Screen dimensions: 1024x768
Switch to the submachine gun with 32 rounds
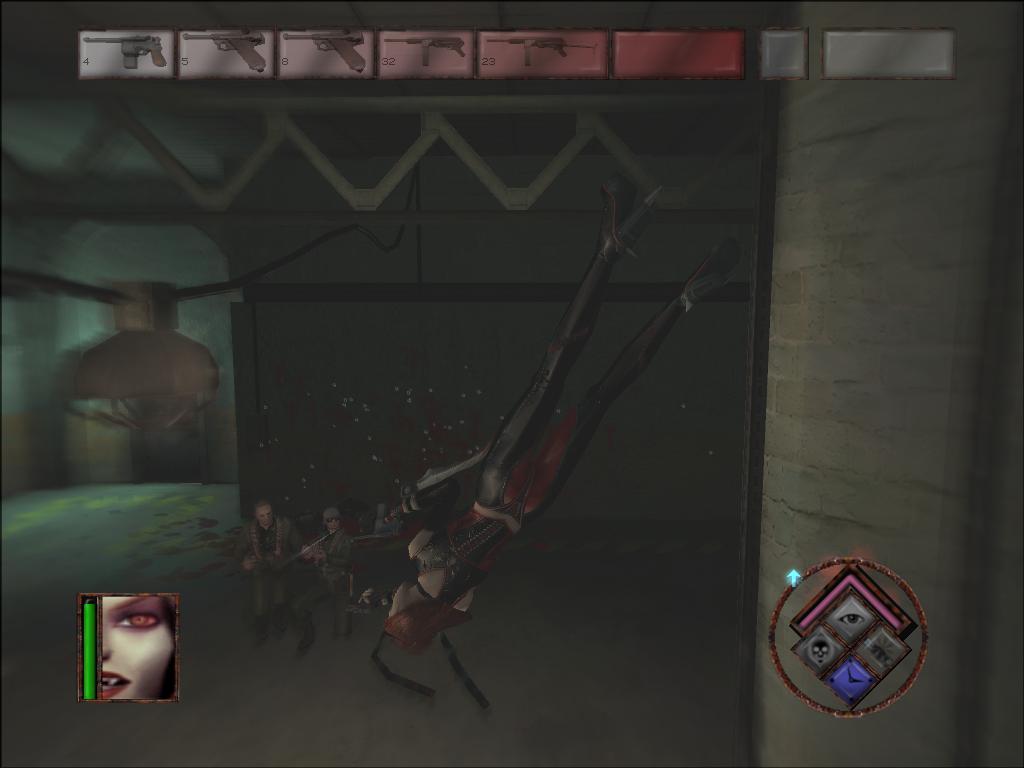pos(425,53)
